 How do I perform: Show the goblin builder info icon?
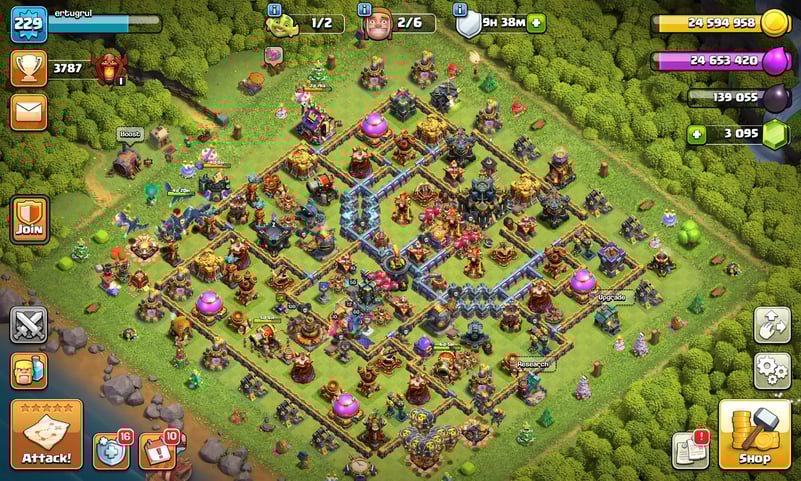[274, 9]
